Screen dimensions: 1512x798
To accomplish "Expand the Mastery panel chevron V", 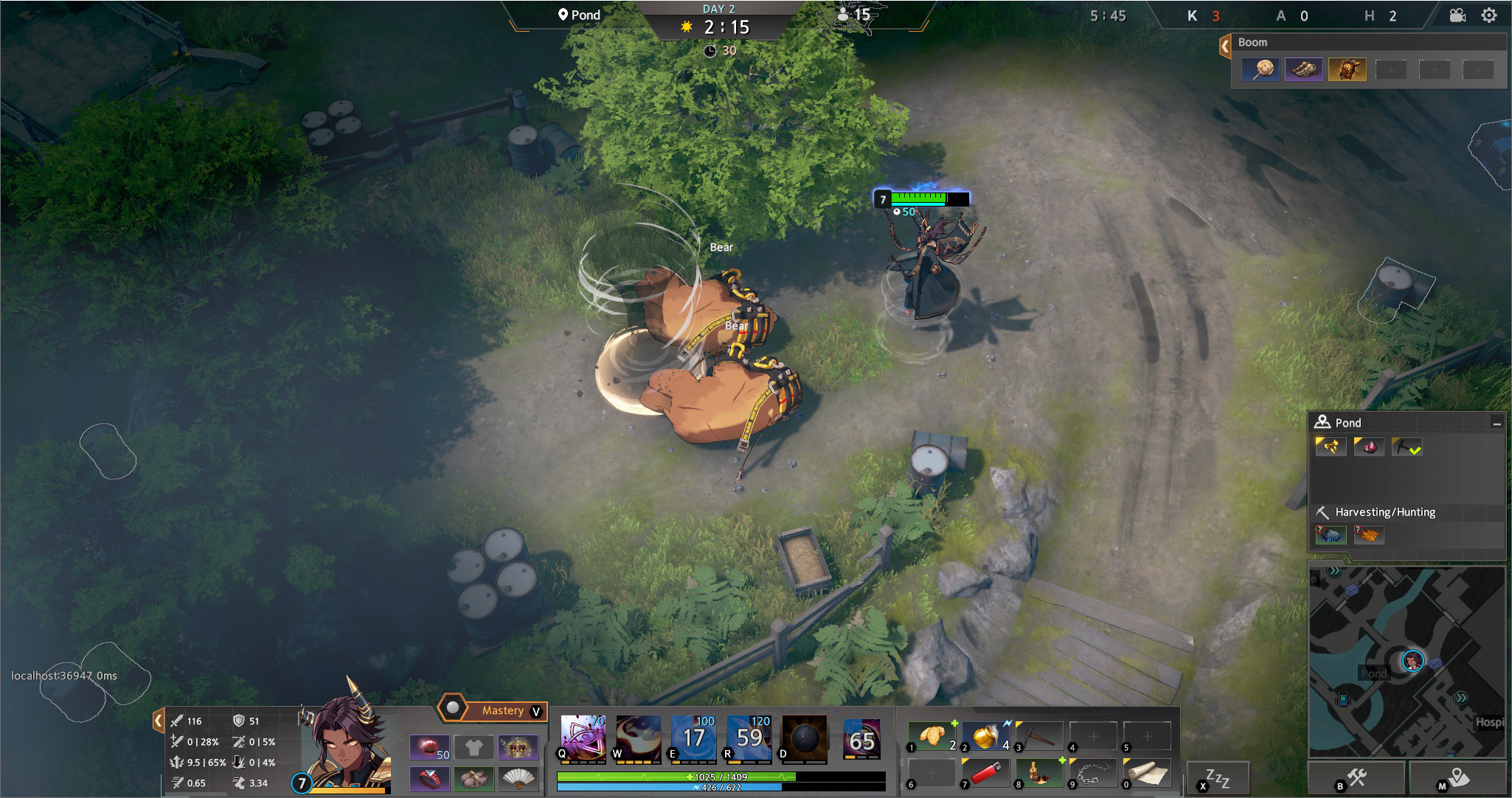I will coord(536,710).
